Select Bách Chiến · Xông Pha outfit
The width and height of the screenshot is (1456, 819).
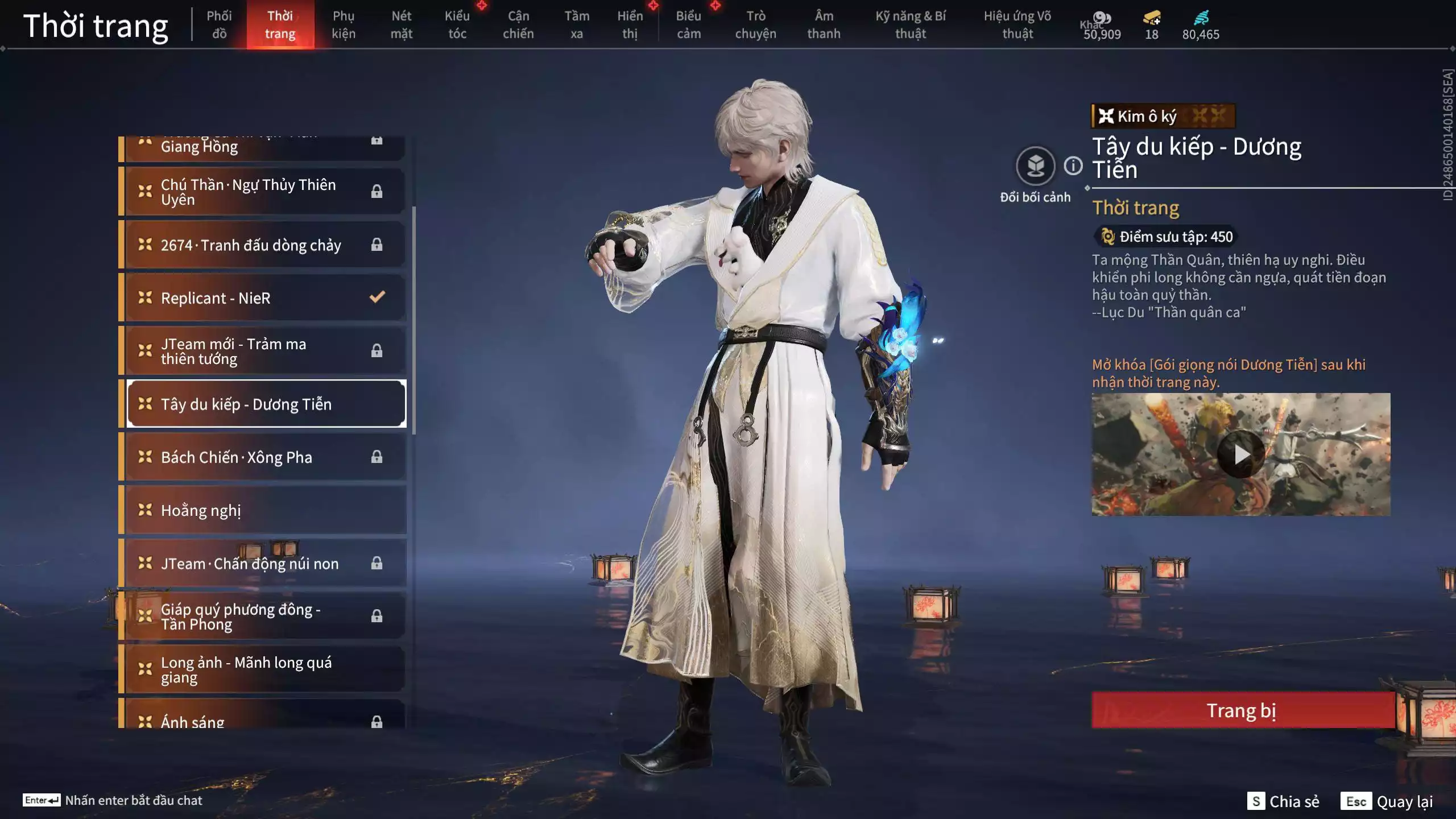265,457
